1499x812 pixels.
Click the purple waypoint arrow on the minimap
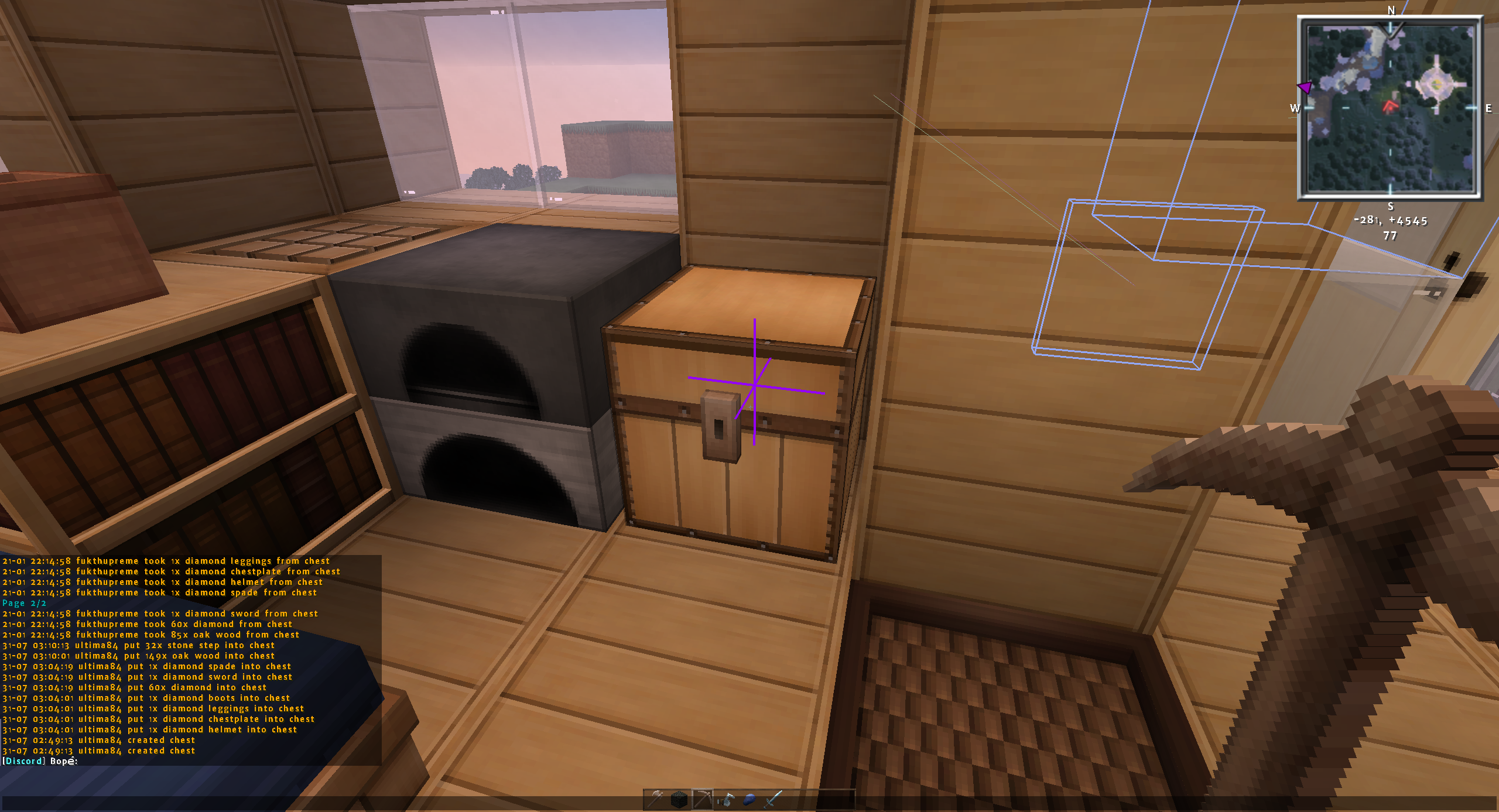[1305, 88]
